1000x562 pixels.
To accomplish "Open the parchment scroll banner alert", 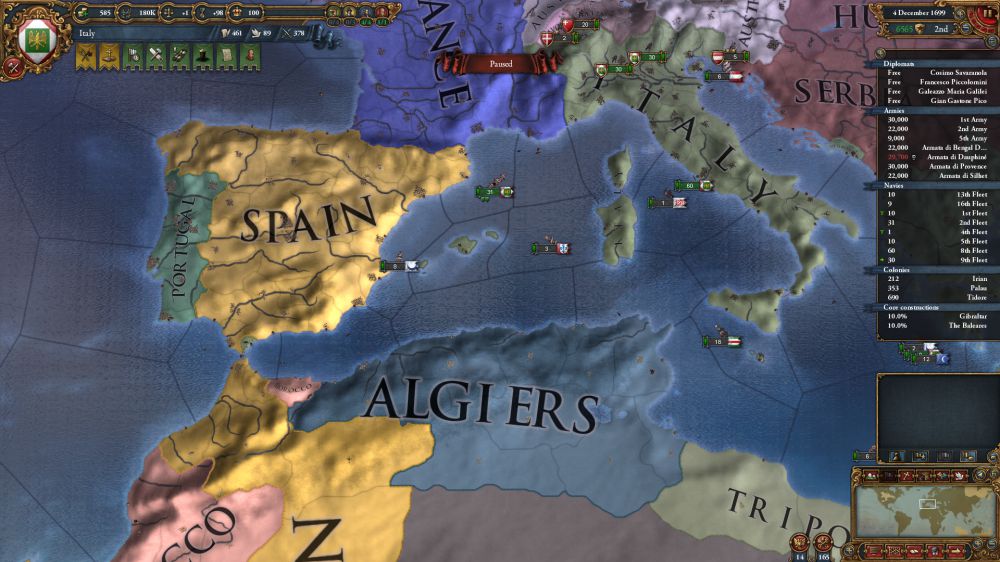I will tap(225, 57).
